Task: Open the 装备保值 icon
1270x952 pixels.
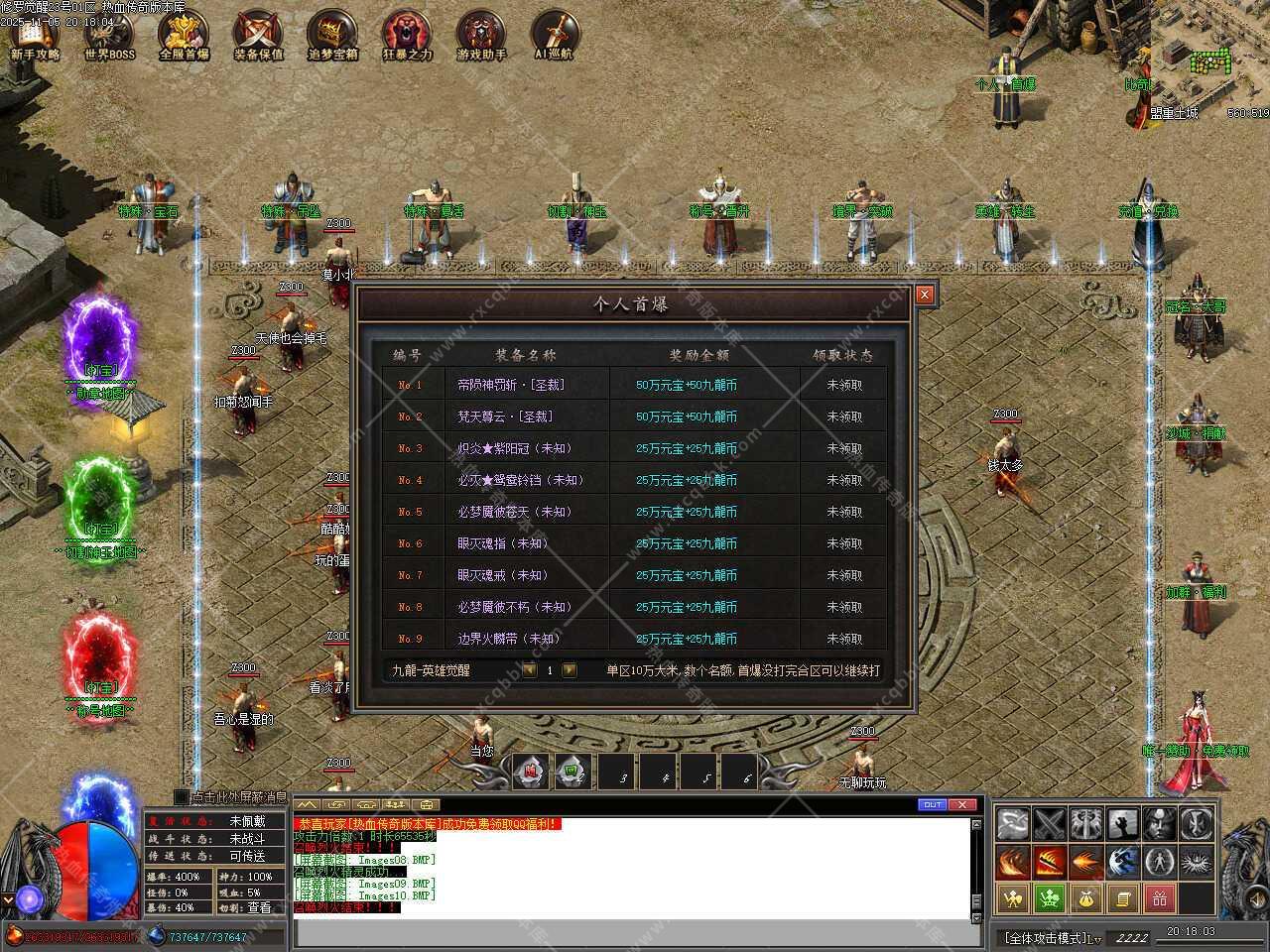Action: tap(258, 36)
